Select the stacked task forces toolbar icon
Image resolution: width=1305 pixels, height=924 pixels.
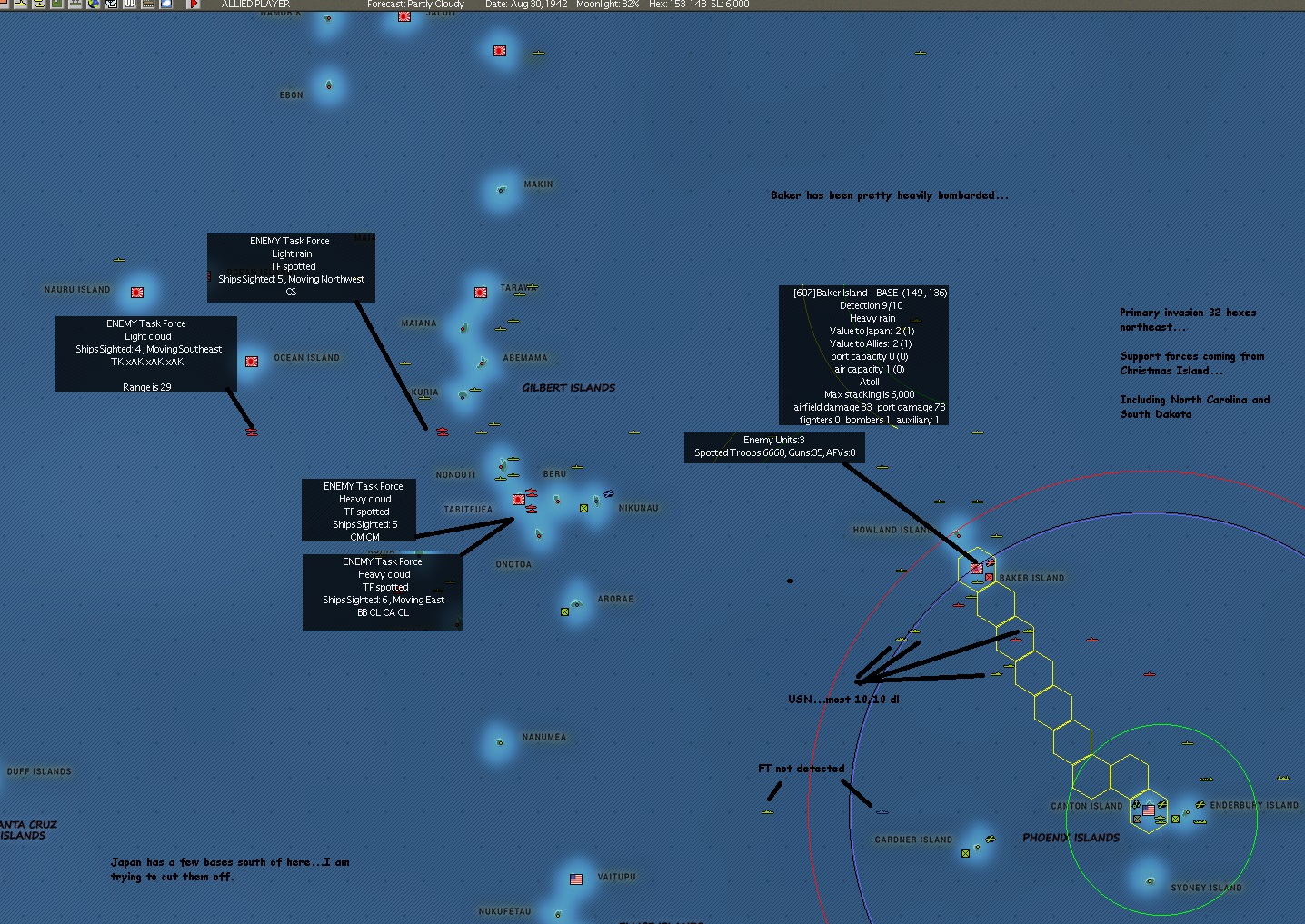click(38, 5)
